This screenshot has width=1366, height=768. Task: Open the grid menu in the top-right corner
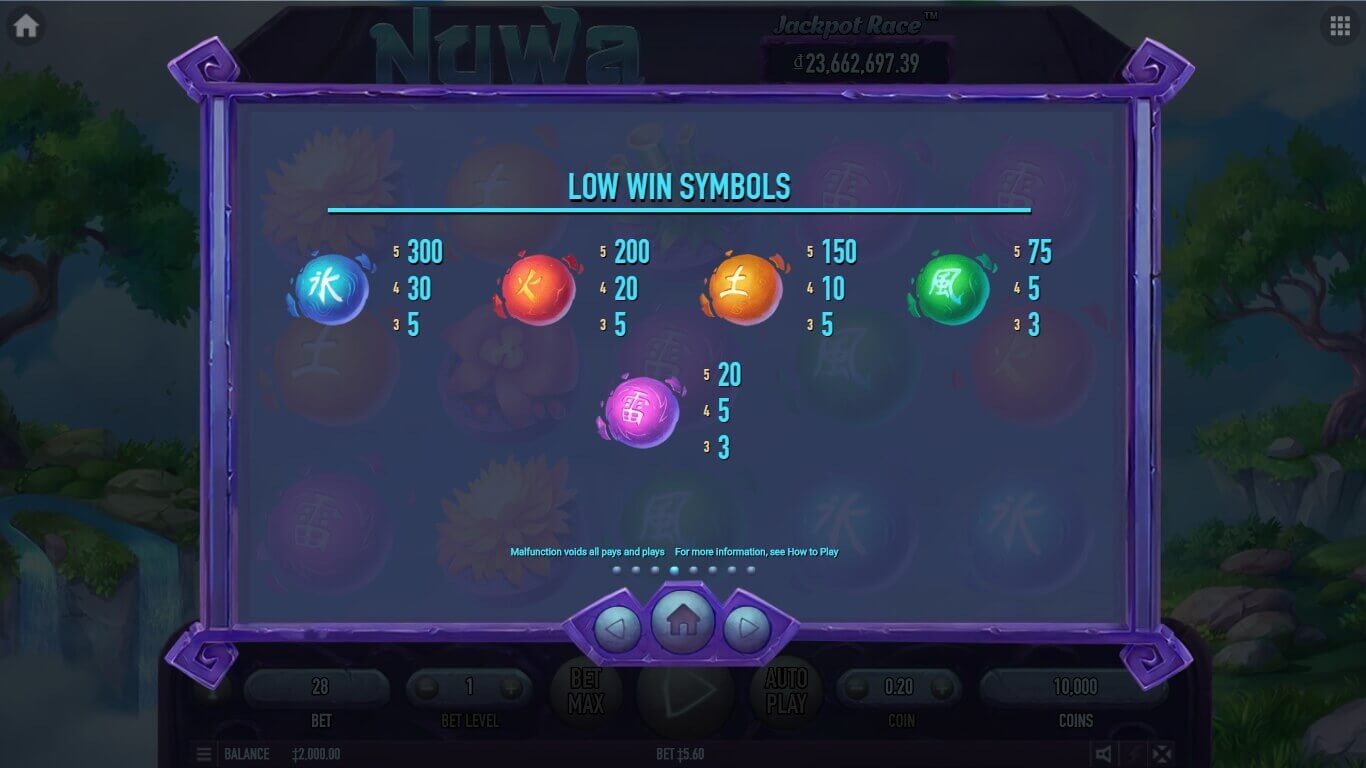(x=1340, y=26)
